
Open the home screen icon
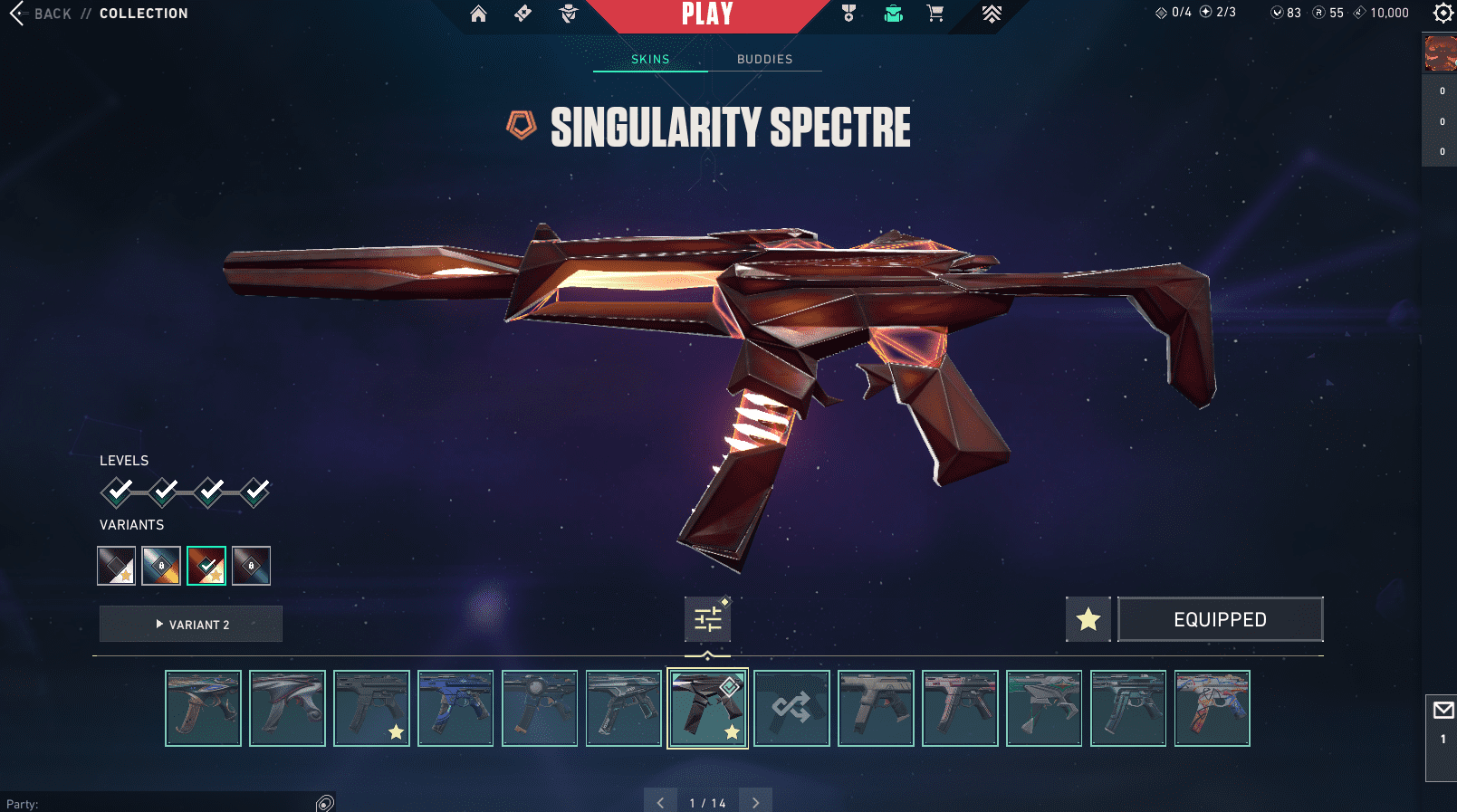point(478,14)
